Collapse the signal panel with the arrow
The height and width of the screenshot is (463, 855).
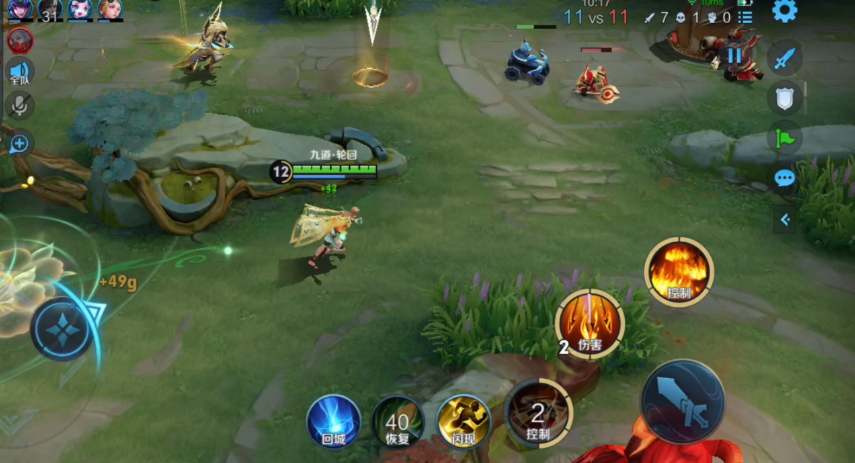[x=785, y=220]
